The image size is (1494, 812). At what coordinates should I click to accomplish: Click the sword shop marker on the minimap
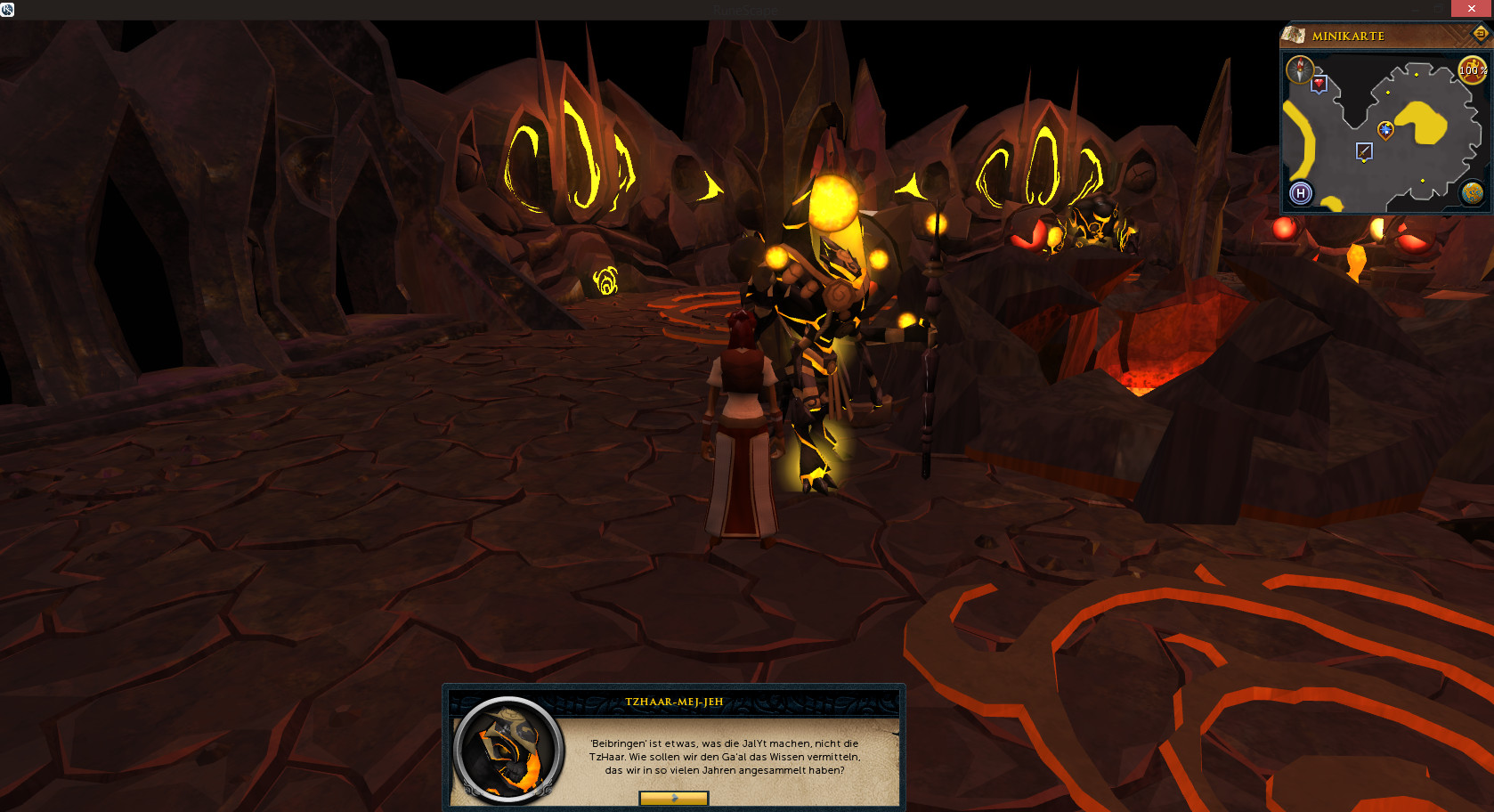pos(1364,151)
